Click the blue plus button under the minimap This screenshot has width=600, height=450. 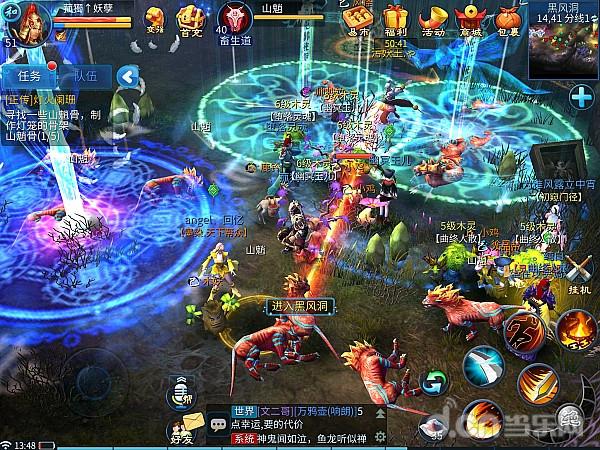[x=582, y=97]
